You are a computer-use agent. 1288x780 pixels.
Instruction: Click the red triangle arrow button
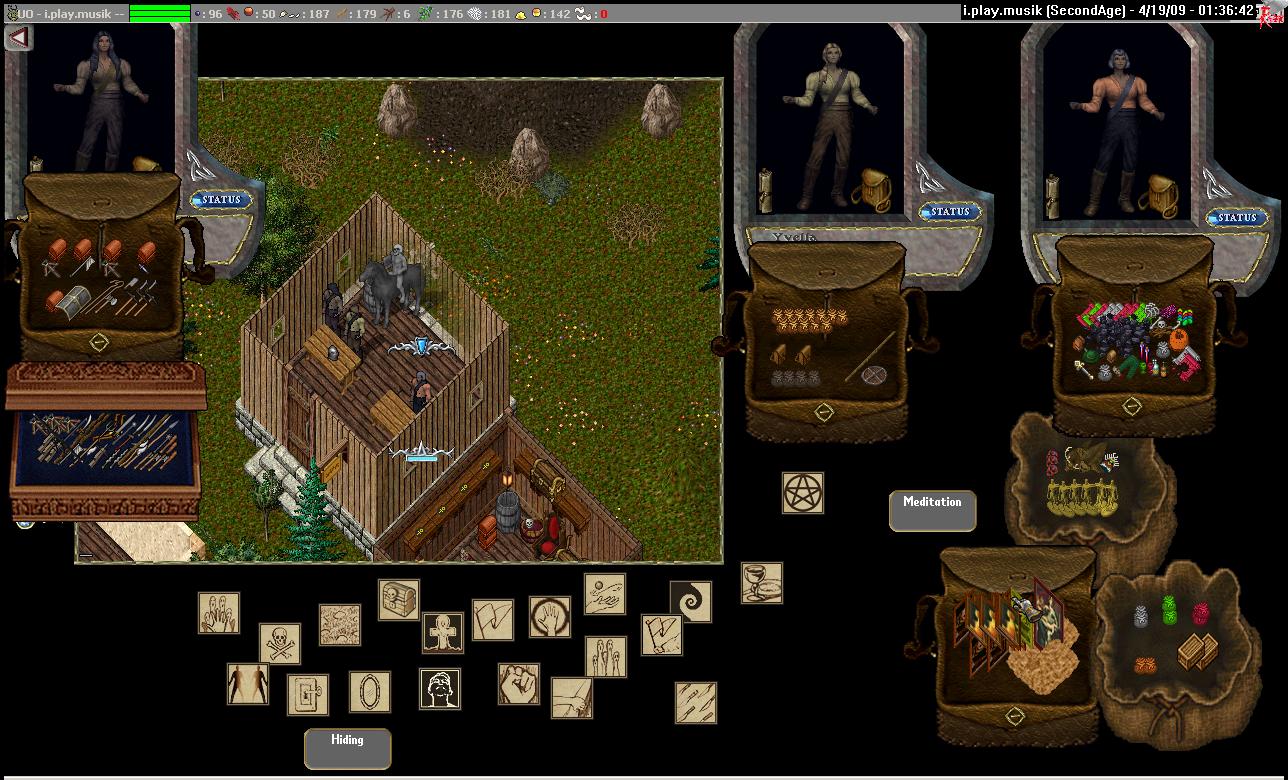coord(18,38)
